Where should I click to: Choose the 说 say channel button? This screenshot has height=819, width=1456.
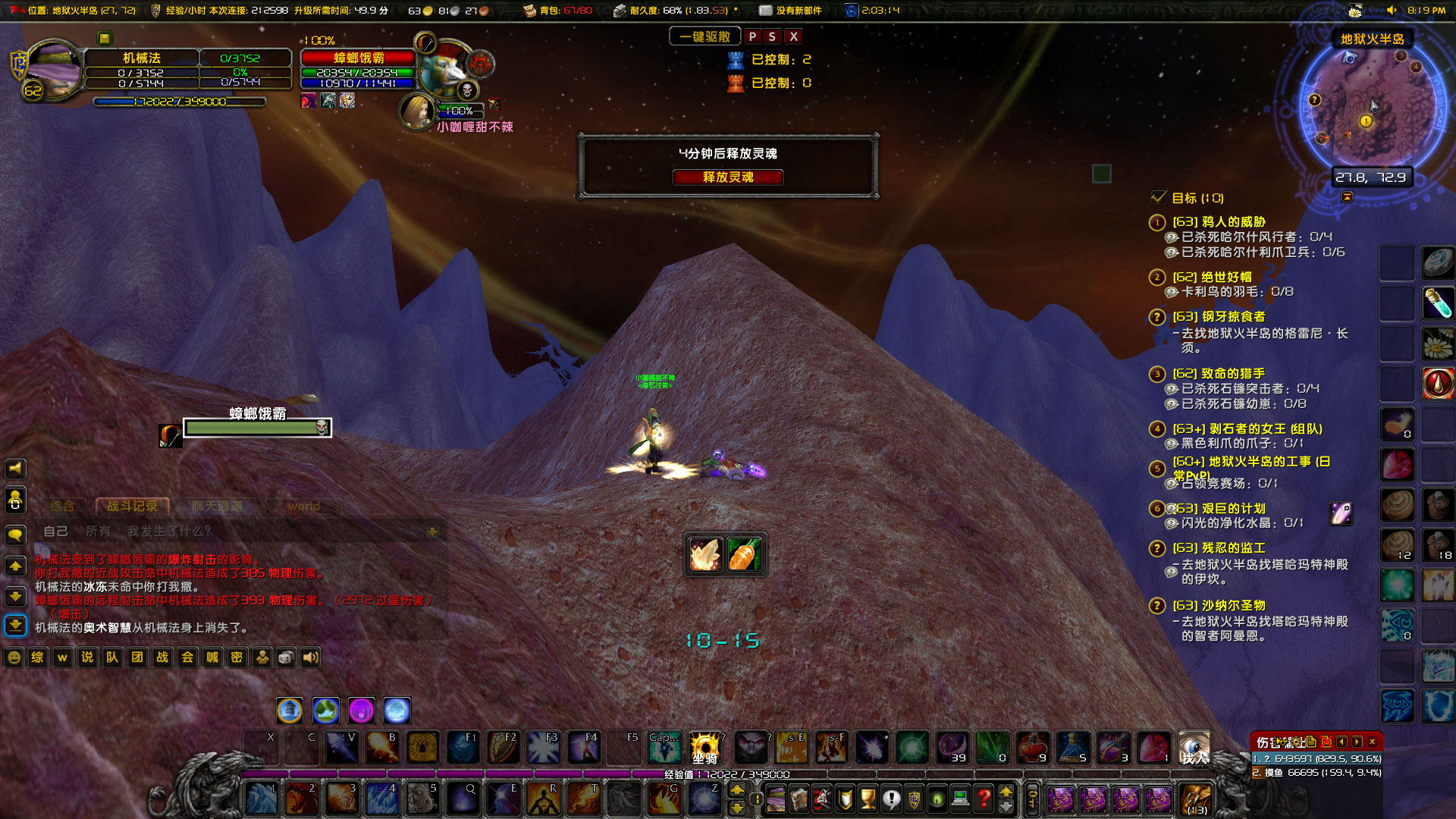coord(87,657)
